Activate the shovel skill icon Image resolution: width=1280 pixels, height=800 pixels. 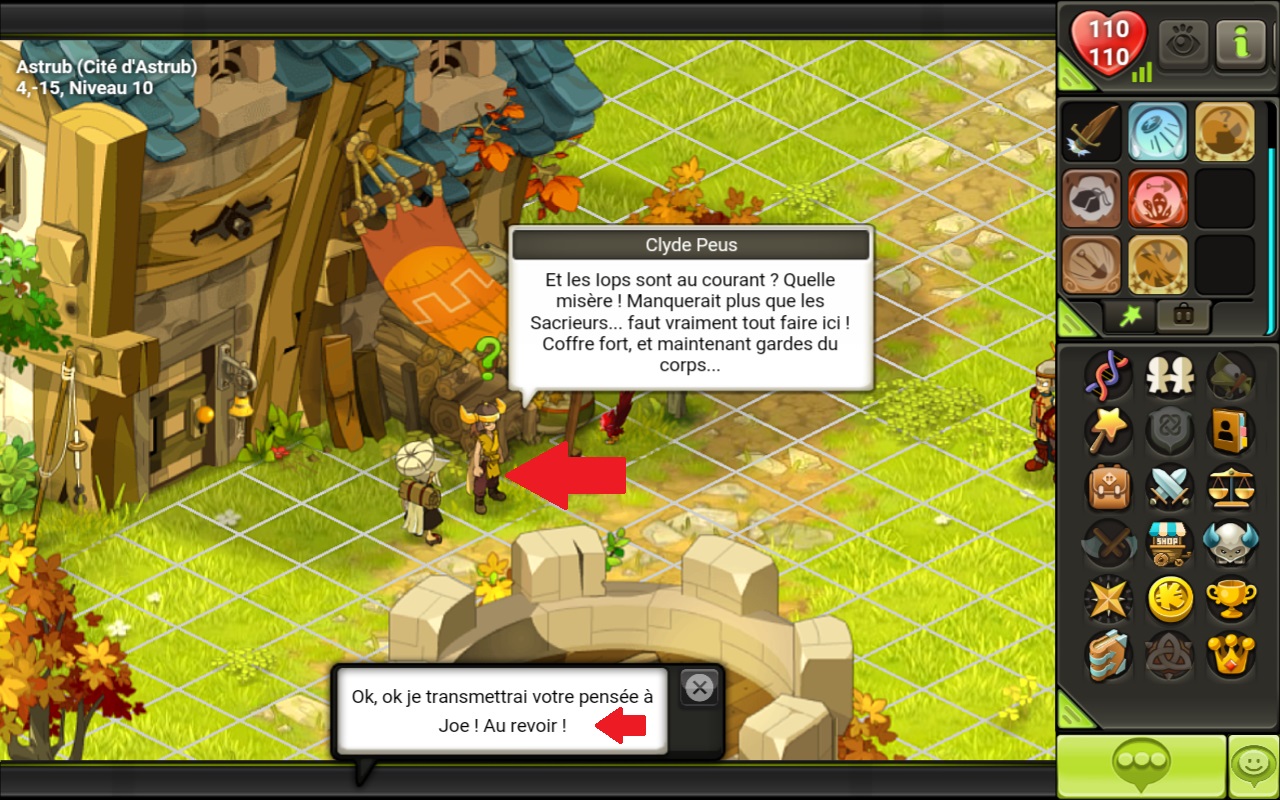(1091, 264)
